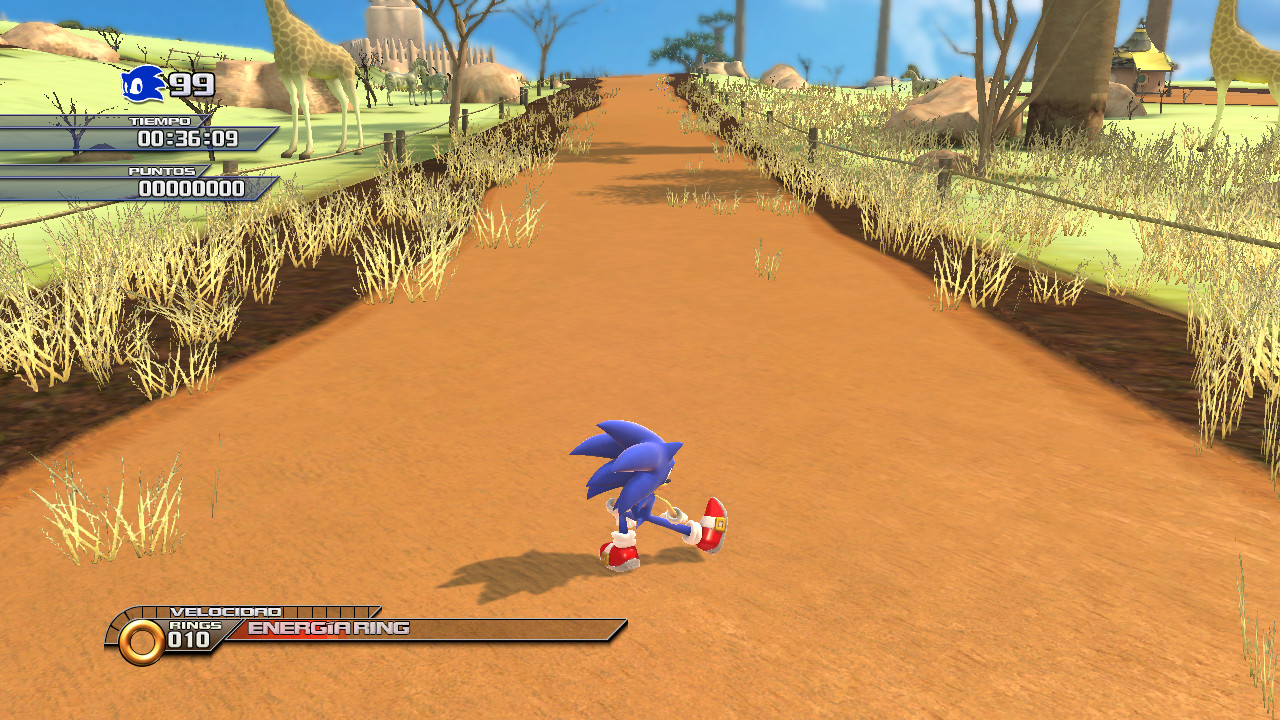Click the Sonic head lives icon

click(142, 85)
